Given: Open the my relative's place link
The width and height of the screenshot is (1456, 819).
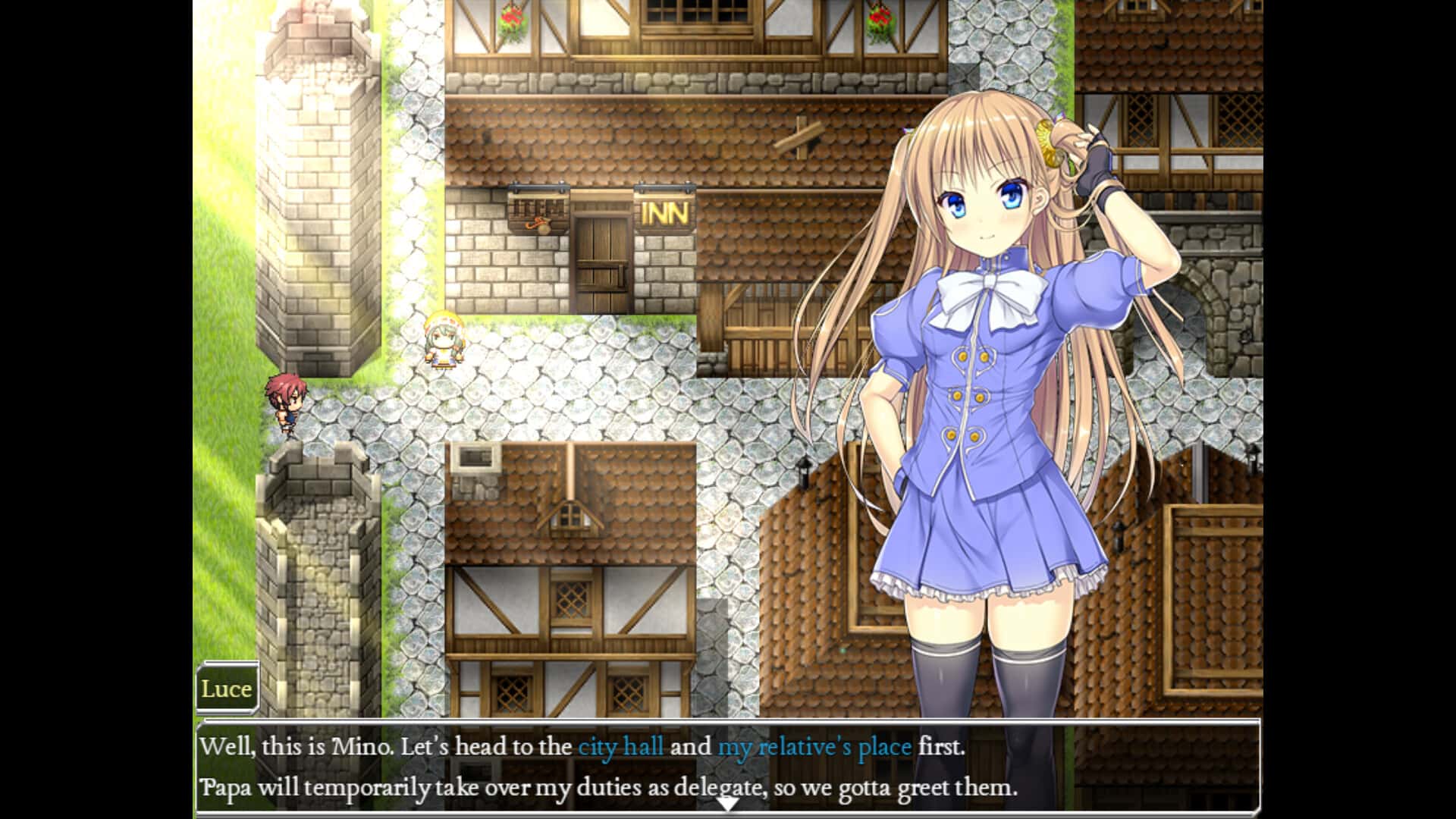Looking at the screenshot, I should [x=815, y=747].
